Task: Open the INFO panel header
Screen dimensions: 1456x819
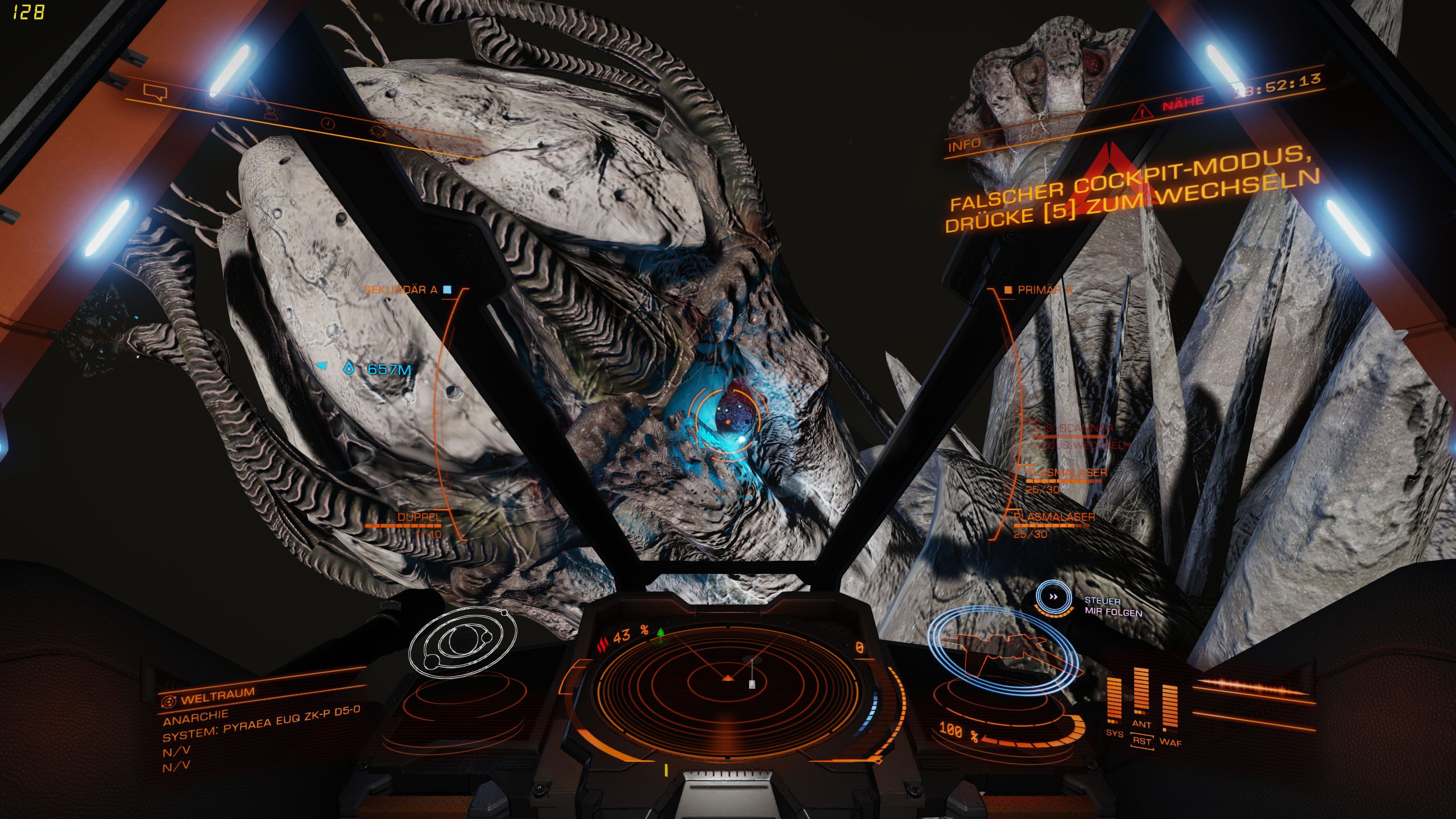Action: (964, 146)
